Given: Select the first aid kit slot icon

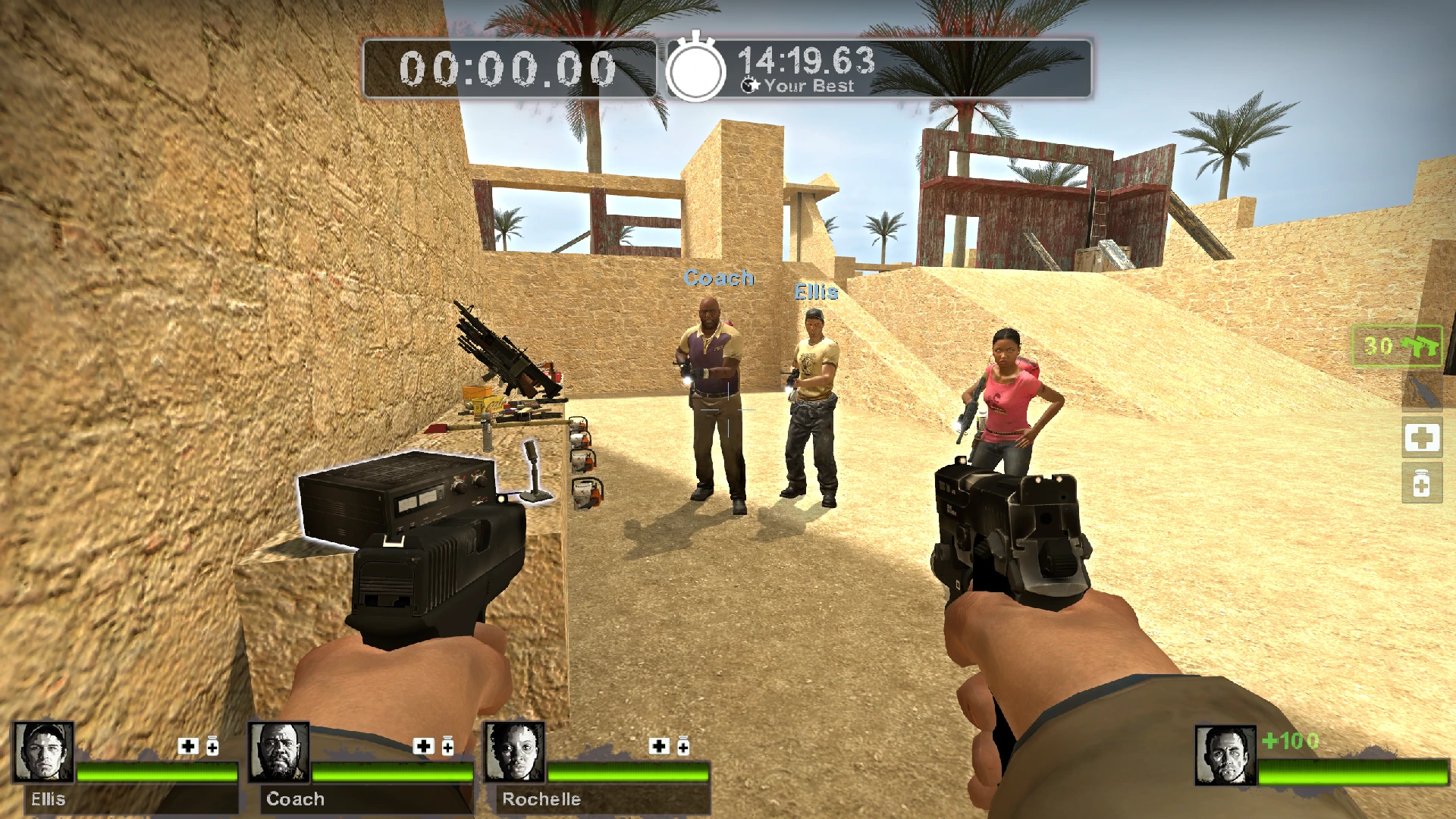Looking at the screenshot, I should click(x=1423, y=438).
